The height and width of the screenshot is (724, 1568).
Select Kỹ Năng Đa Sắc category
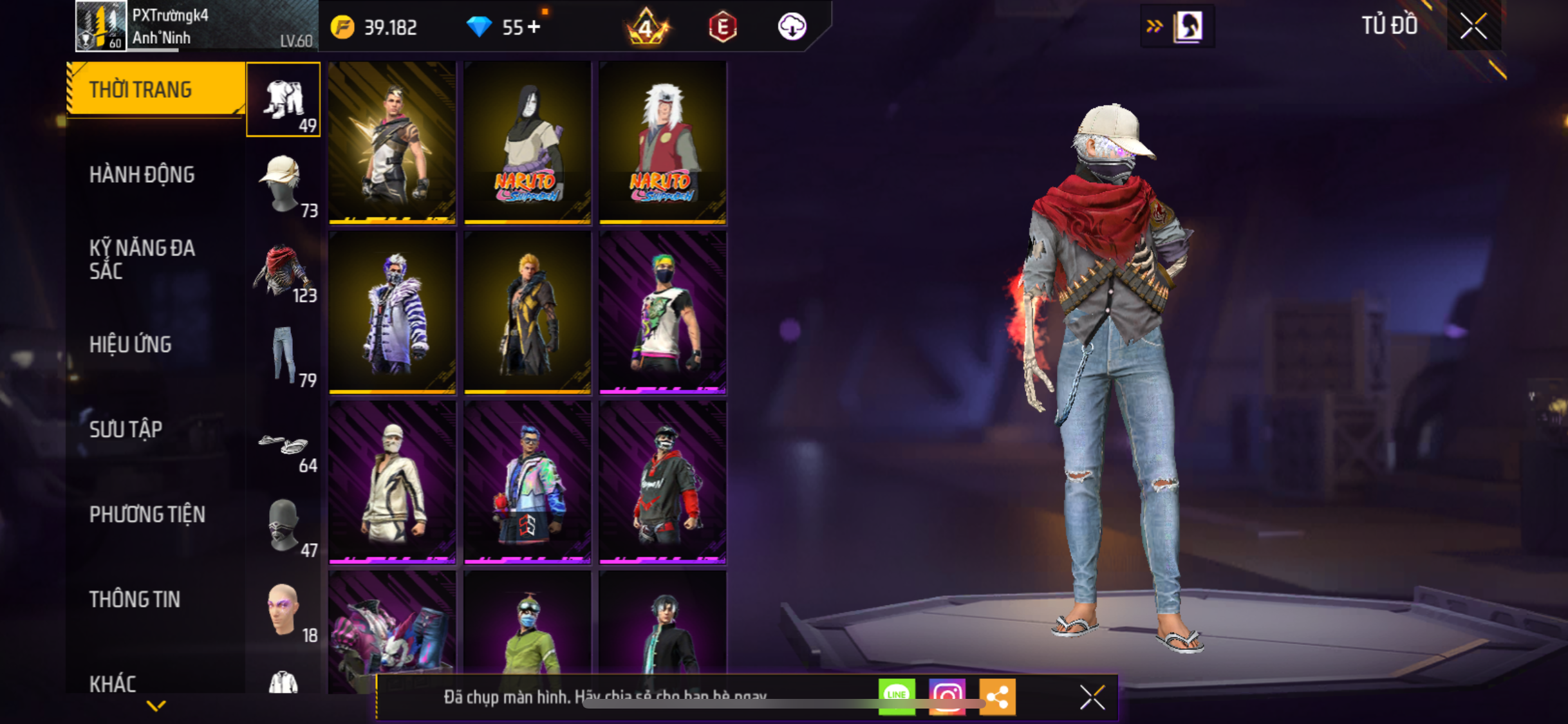(142, 259)
